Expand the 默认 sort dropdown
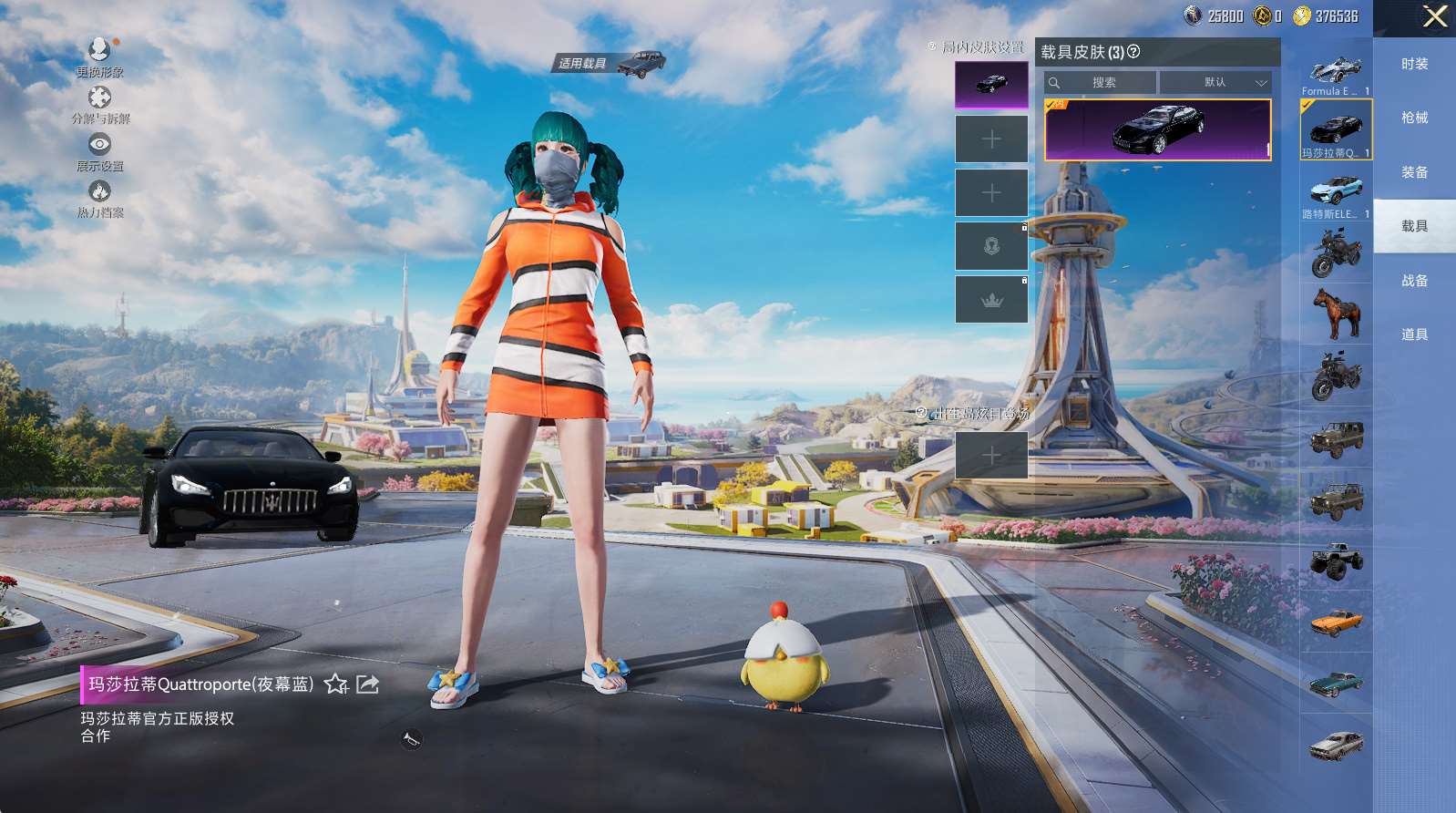1456x813 pixels. (1216, 83)
